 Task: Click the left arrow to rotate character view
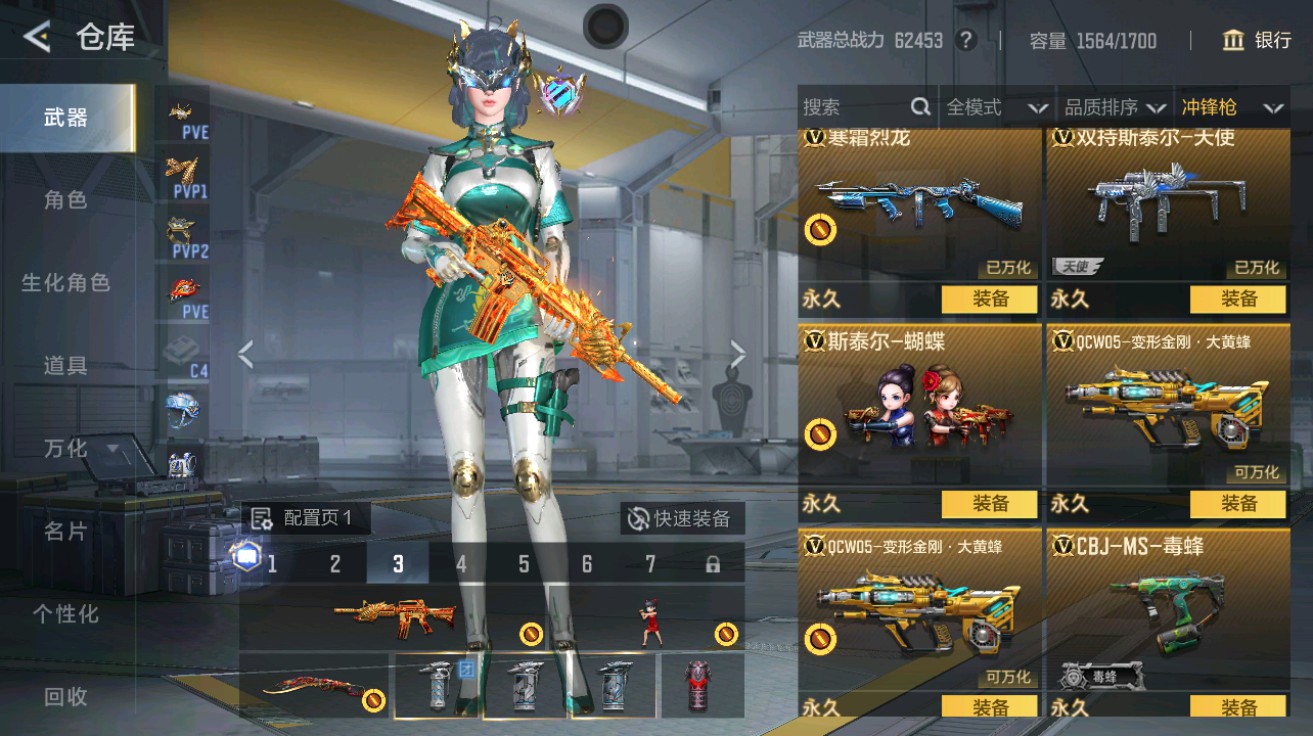(x=245, y=352)
